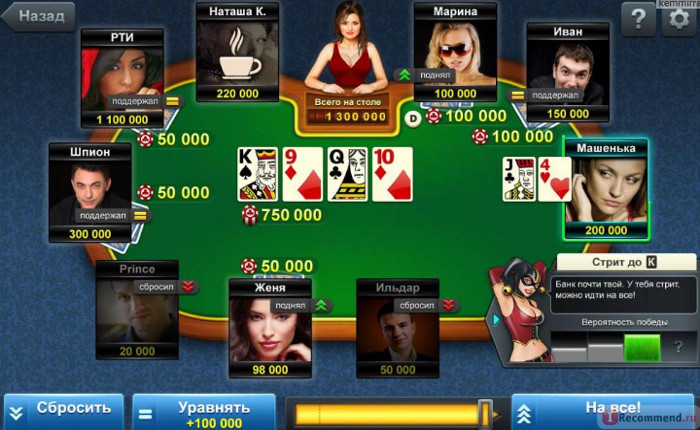
Task: Fold the hand with Сбросить
Action: click(x=63, y=410)
